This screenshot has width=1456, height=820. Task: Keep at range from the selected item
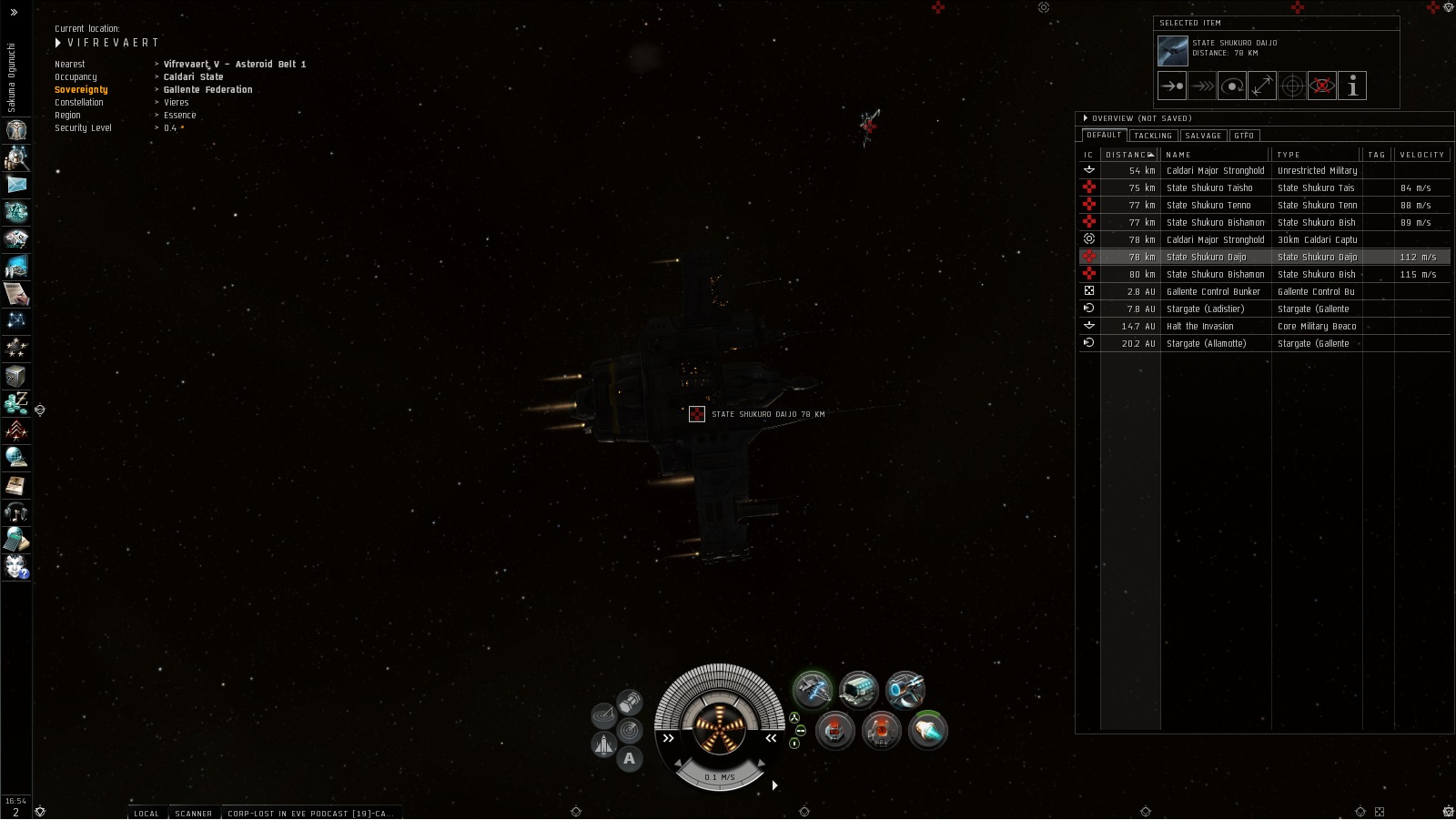[x=1262, y=86]
